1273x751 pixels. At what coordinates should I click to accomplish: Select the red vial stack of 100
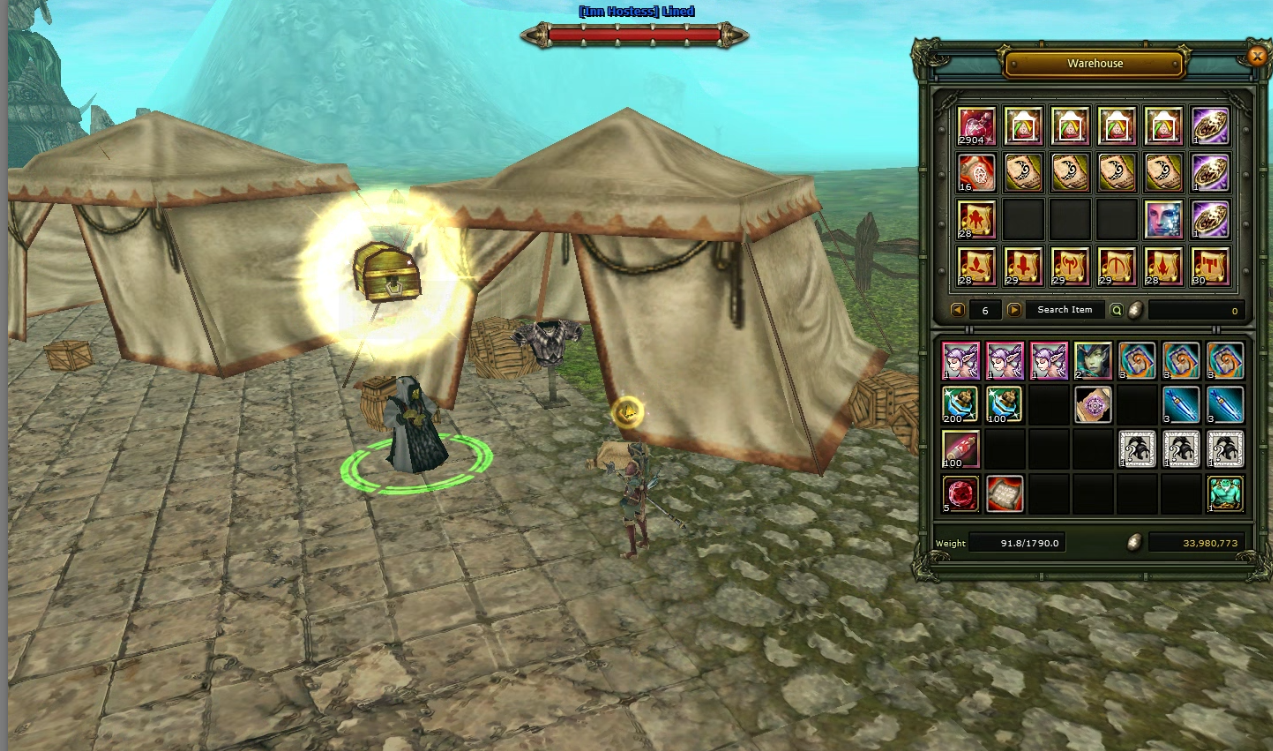pos(961,450)
